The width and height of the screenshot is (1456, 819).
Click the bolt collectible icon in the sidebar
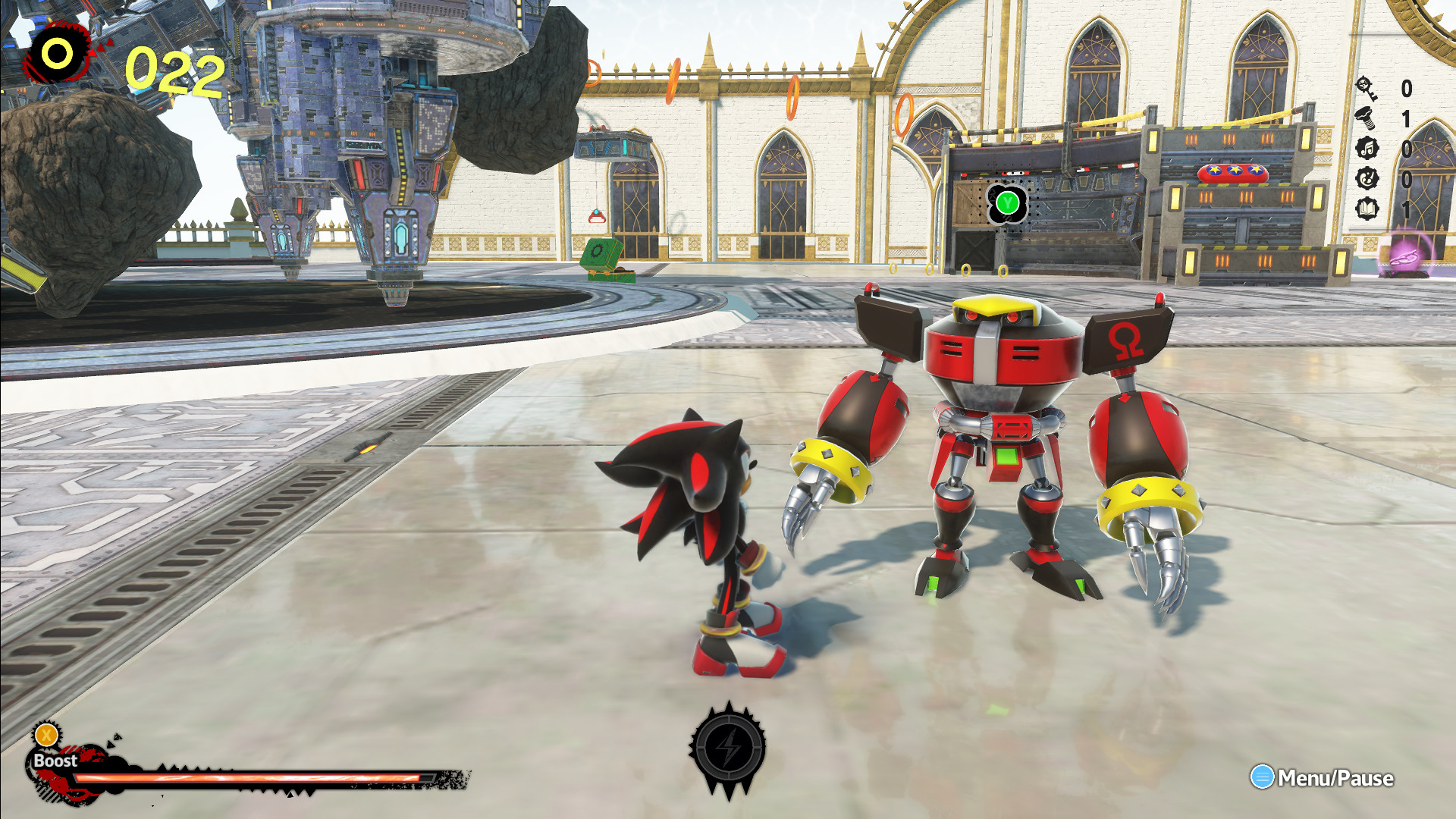coord(1367,119)
